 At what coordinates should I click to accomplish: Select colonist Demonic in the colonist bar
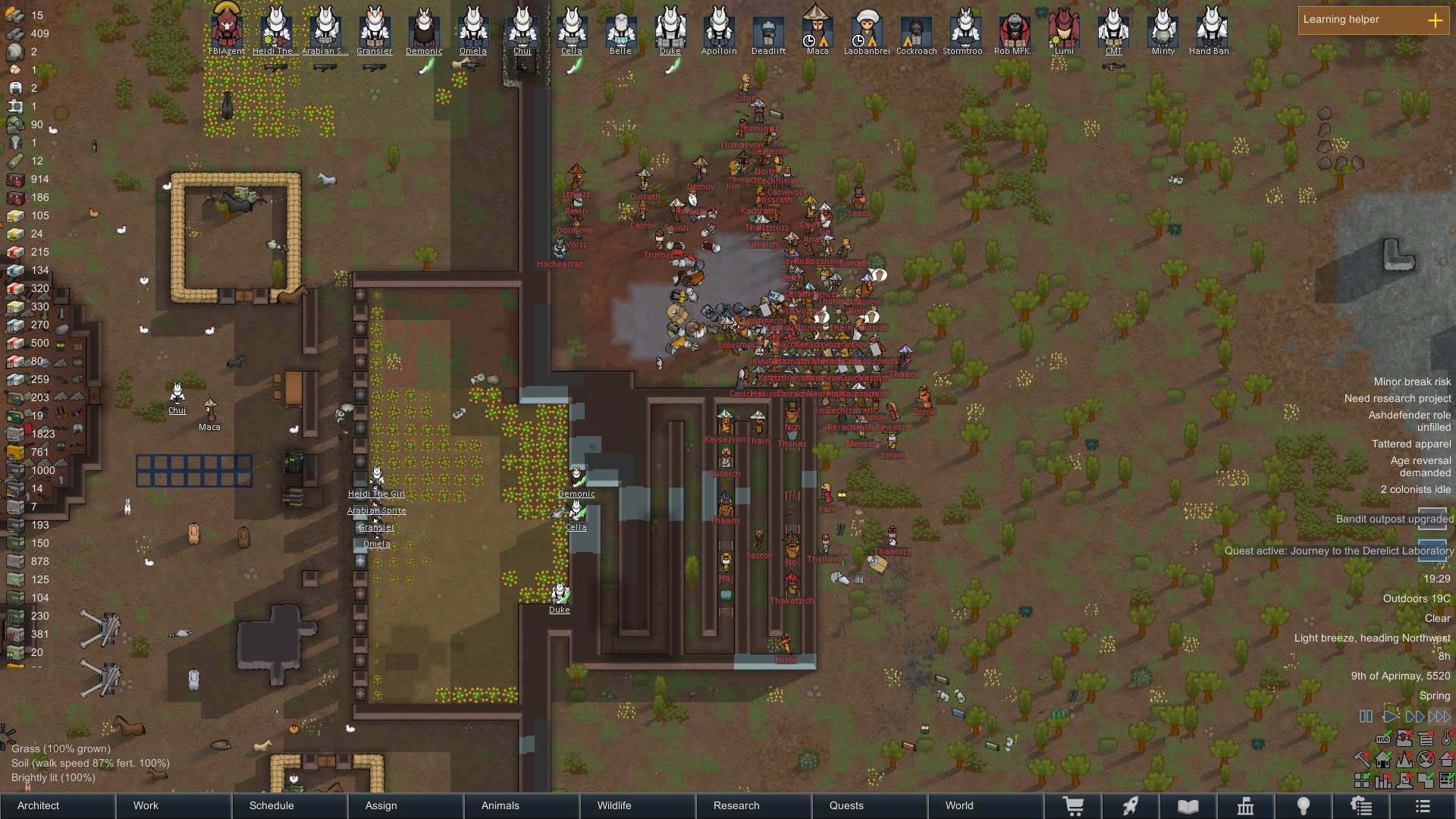[x=424, y=29]
